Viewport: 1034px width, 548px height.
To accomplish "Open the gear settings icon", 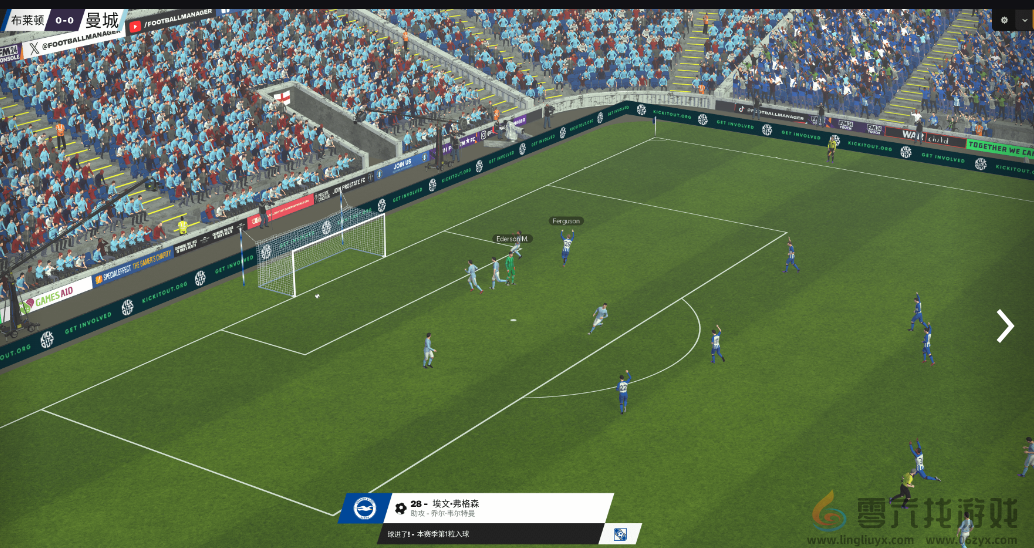I will coord(1004,20).
